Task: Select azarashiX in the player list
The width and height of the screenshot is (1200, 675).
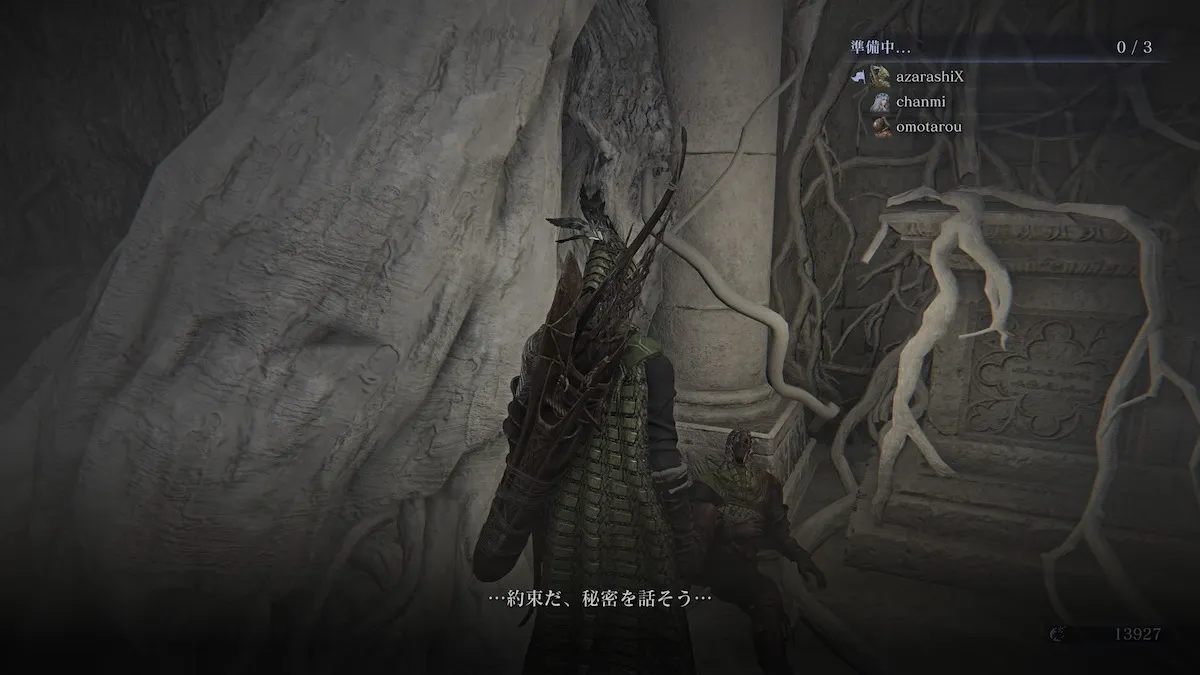Action: click(x=929, y=76)
